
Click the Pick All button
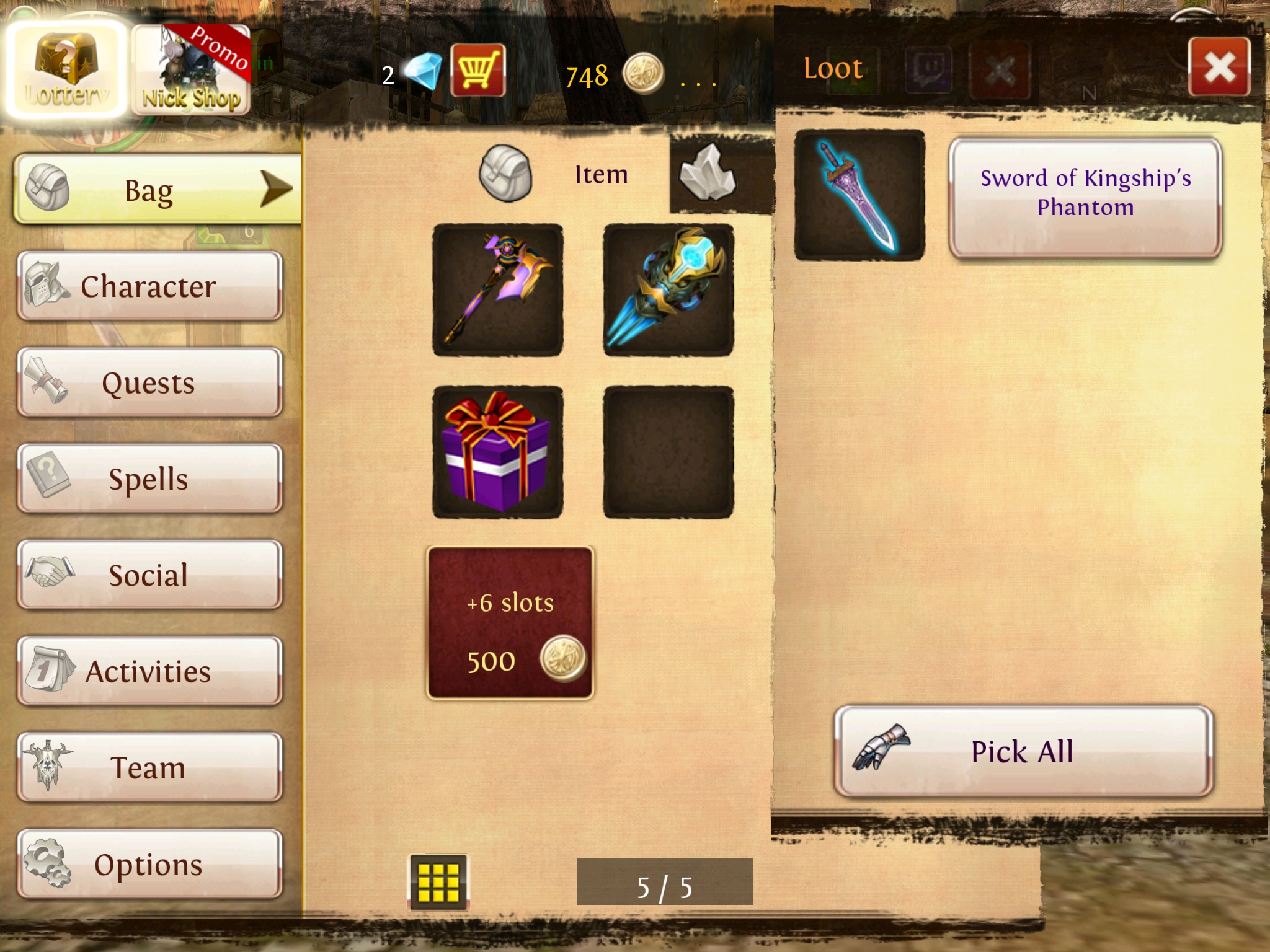(x=1023, y=752)
